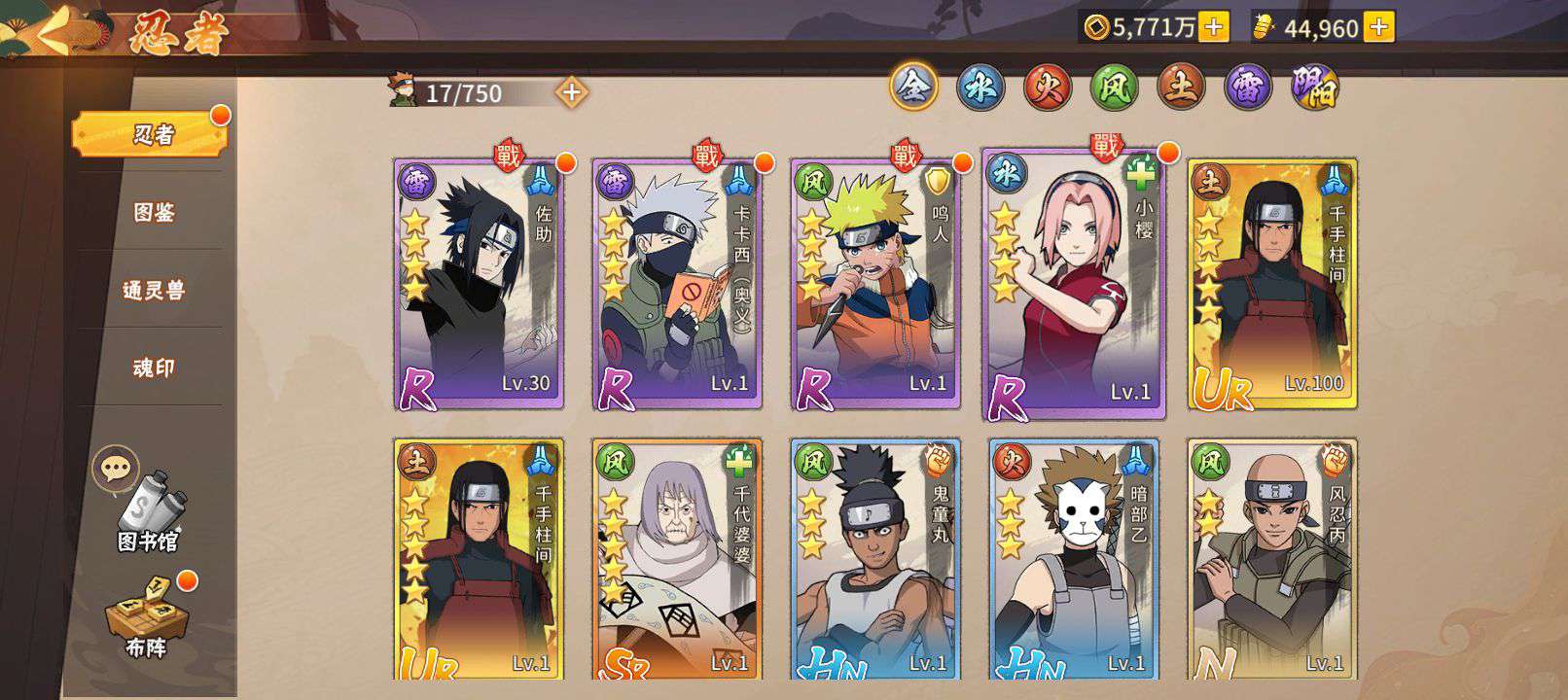Show all ninjas with 全 filter
The width and height of the screenshot is (1568, 700).
point(913,87)
